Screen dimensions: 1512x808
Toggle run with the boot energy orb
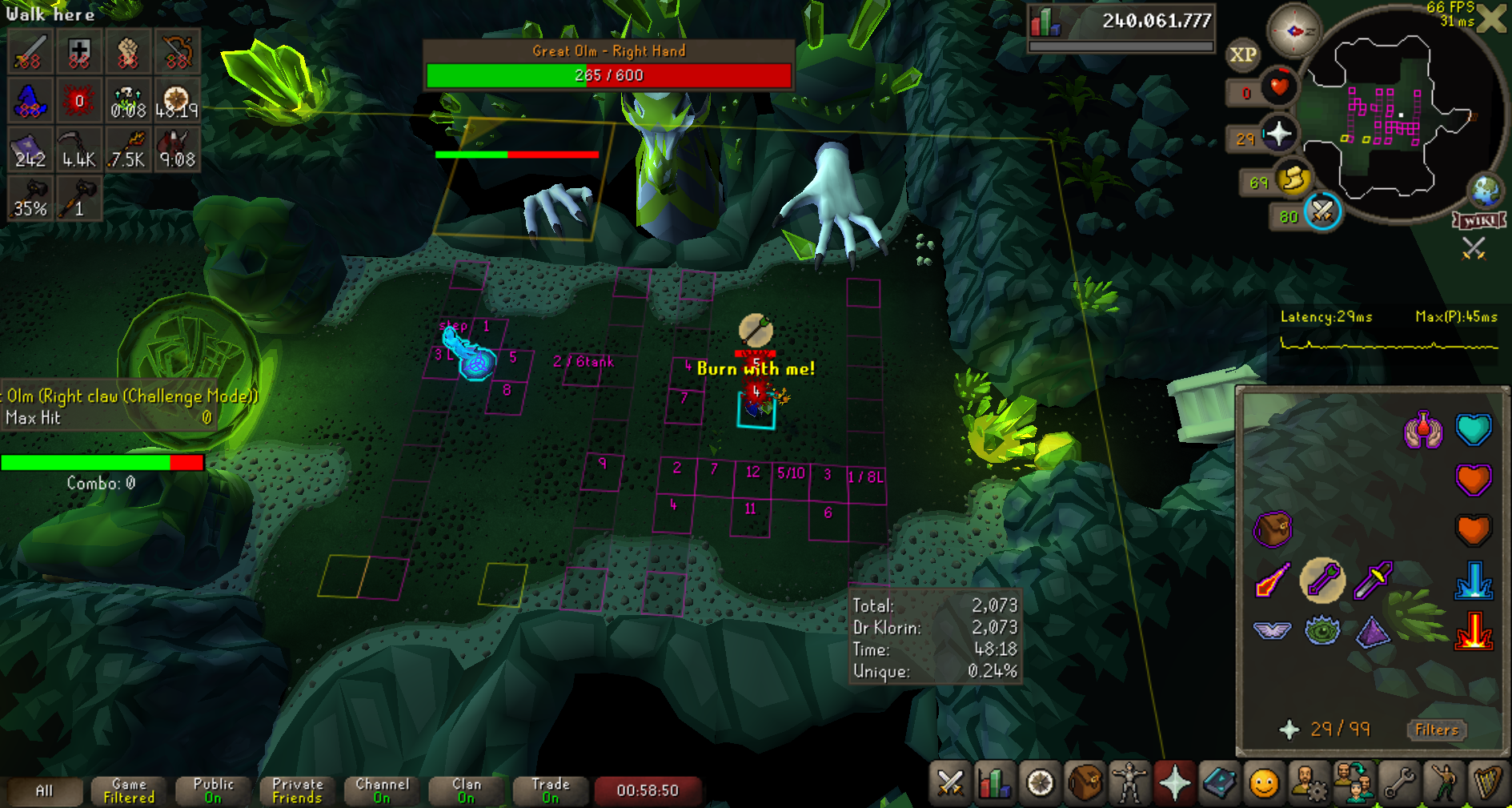[1293, 179]
